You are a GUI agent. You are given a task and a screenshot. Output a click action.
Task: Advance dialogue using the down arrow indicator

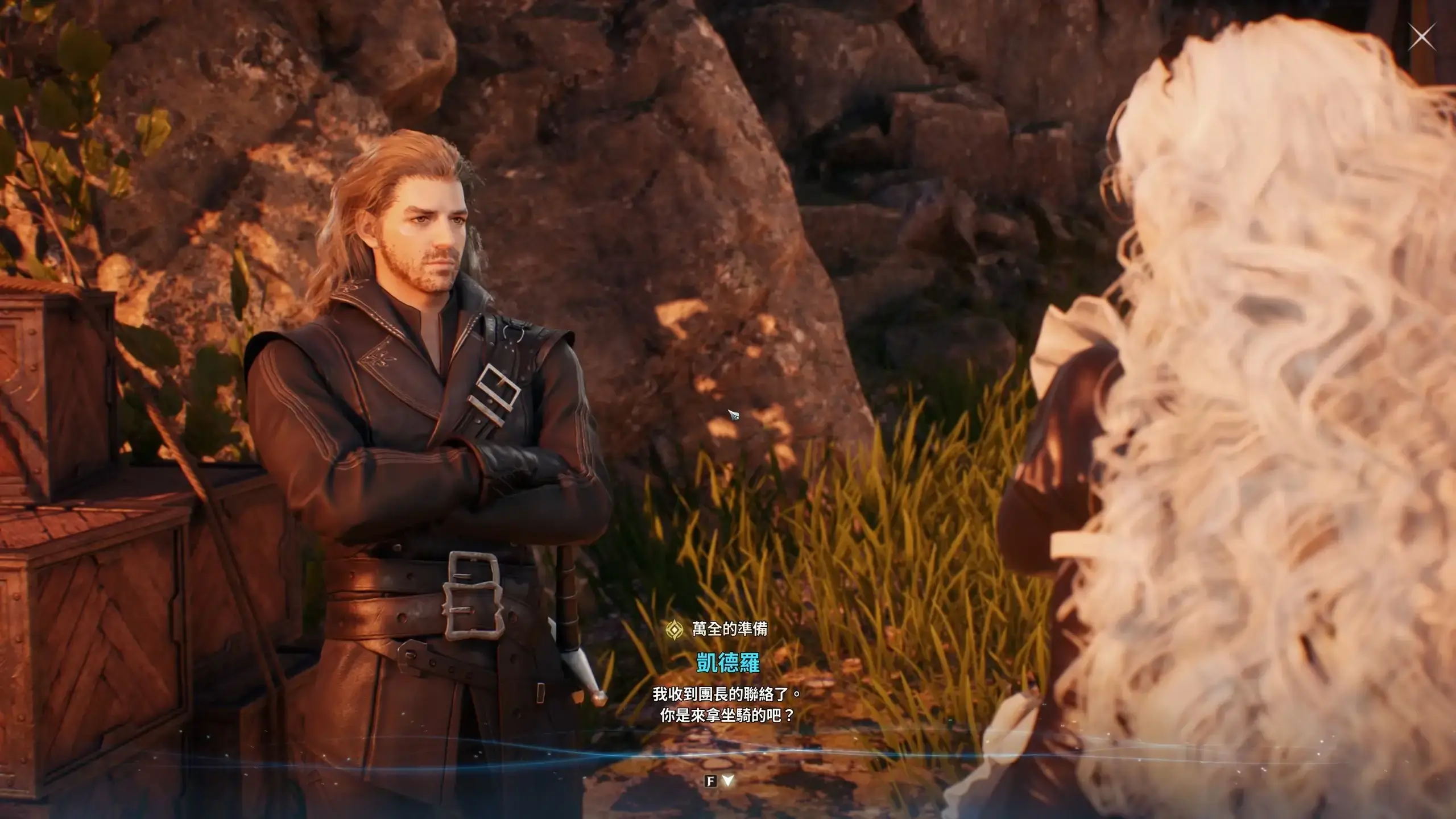click(x=727, y=781)
